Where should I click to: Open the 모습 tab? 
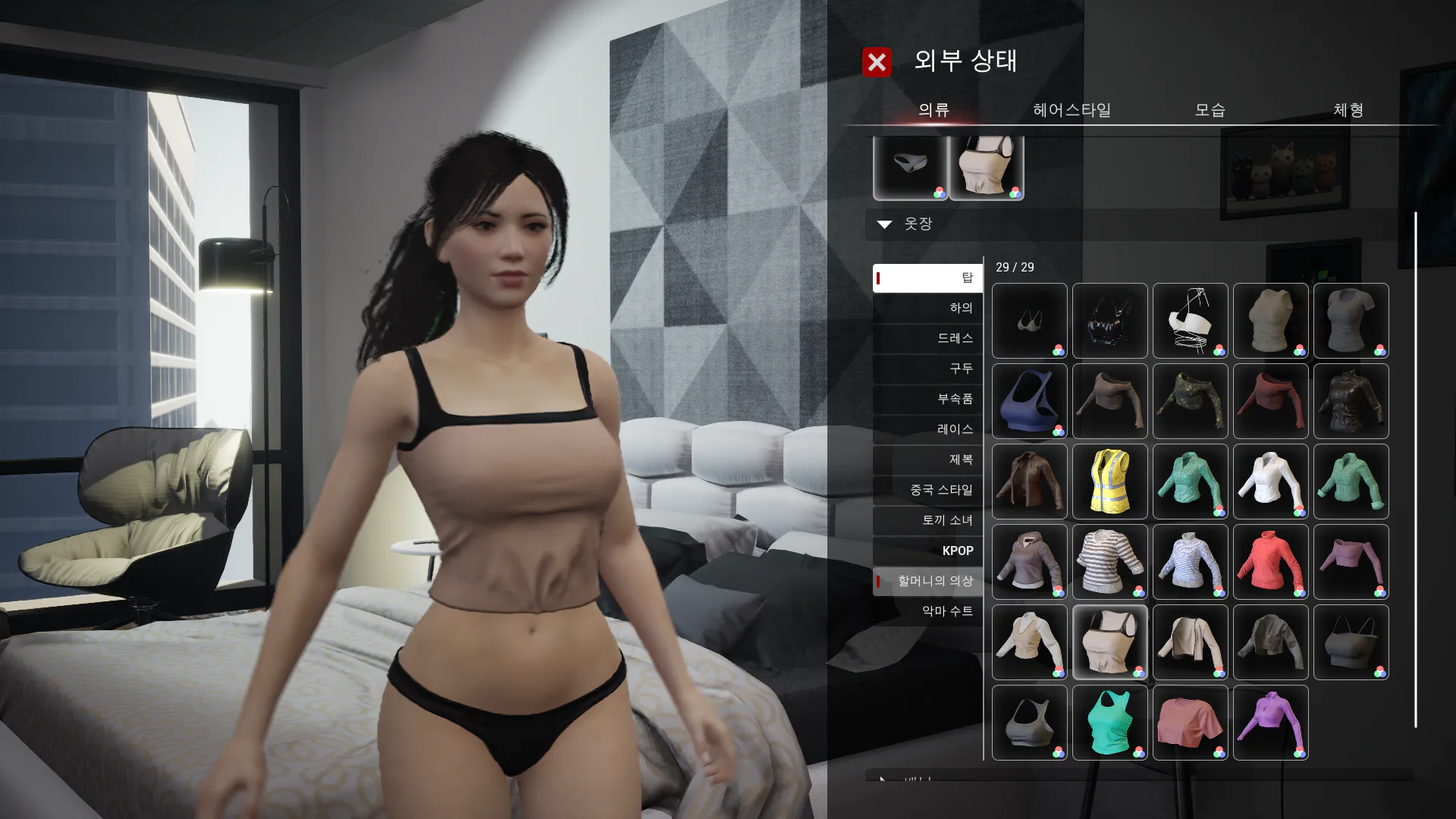coord(1210,110)
